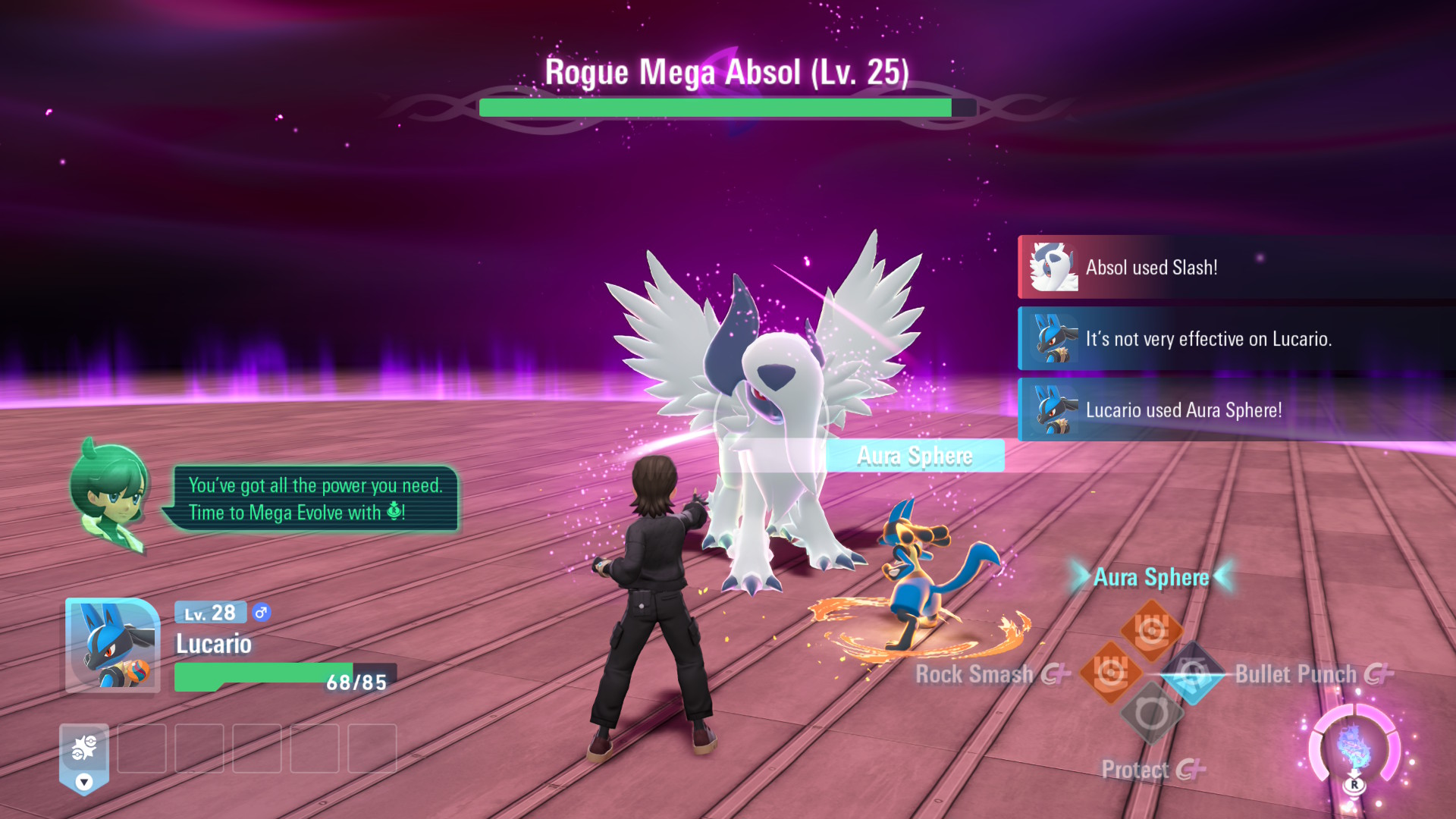Activate the Mega Evolution gauge

pyautogui.click(x=1354, y=748)
